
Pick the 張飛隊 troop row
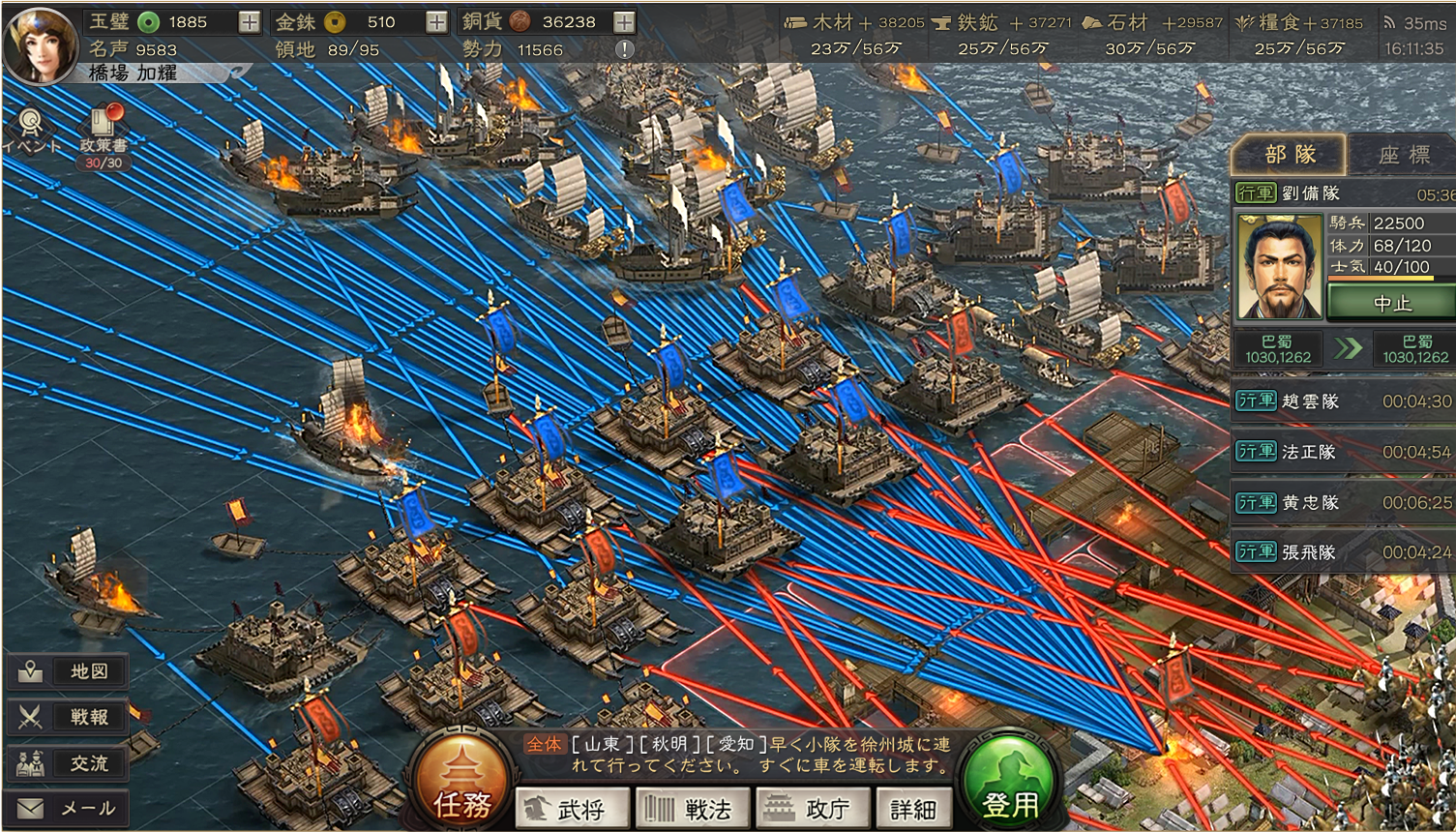pyautogui.click(x=1343, y=552)
